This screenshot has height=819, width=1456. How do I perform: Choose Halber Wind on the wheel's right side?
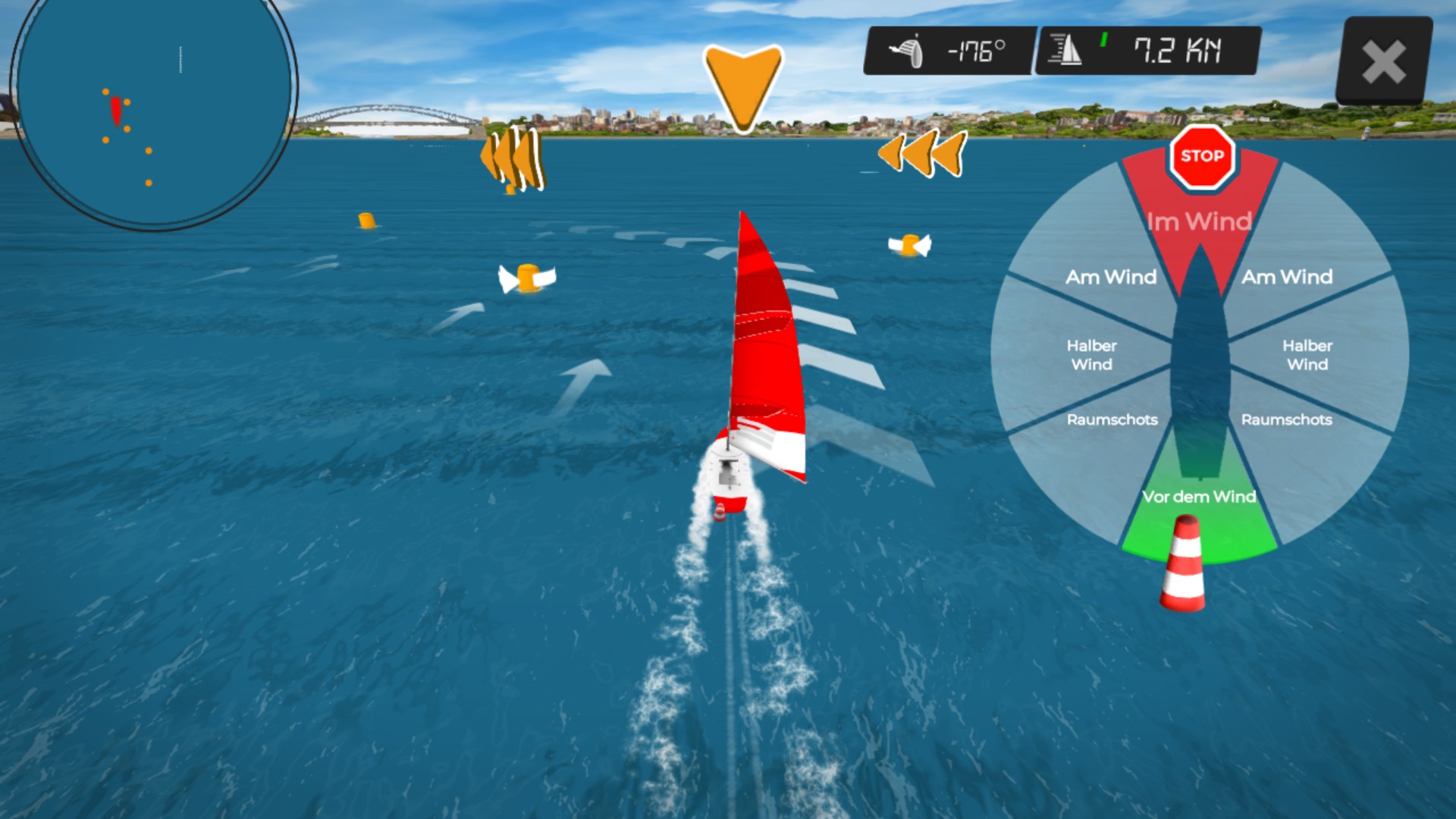point(1307,355)
